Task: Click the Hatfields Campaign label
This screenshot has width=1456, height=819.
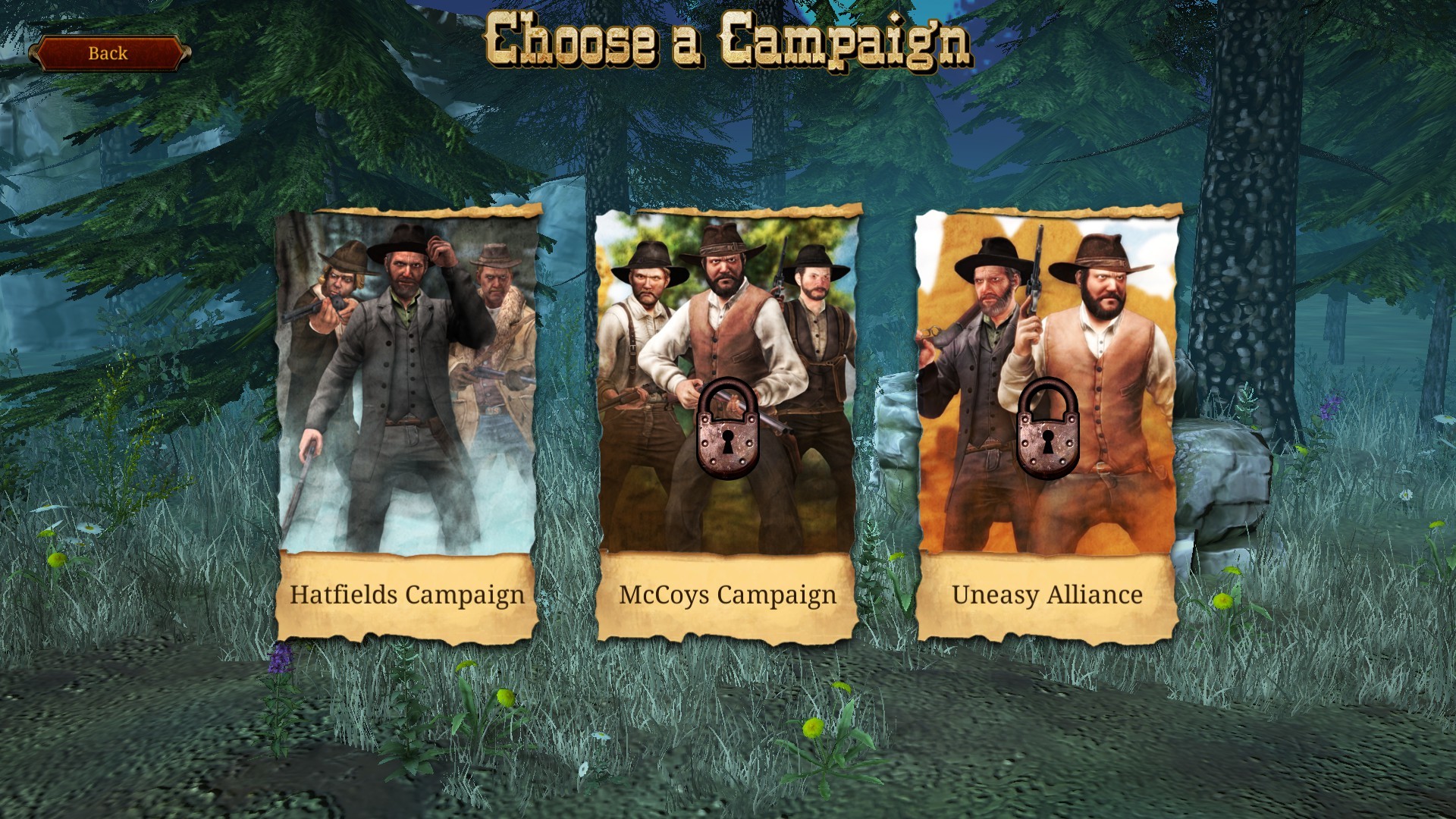Action: (x=409, y=597)
